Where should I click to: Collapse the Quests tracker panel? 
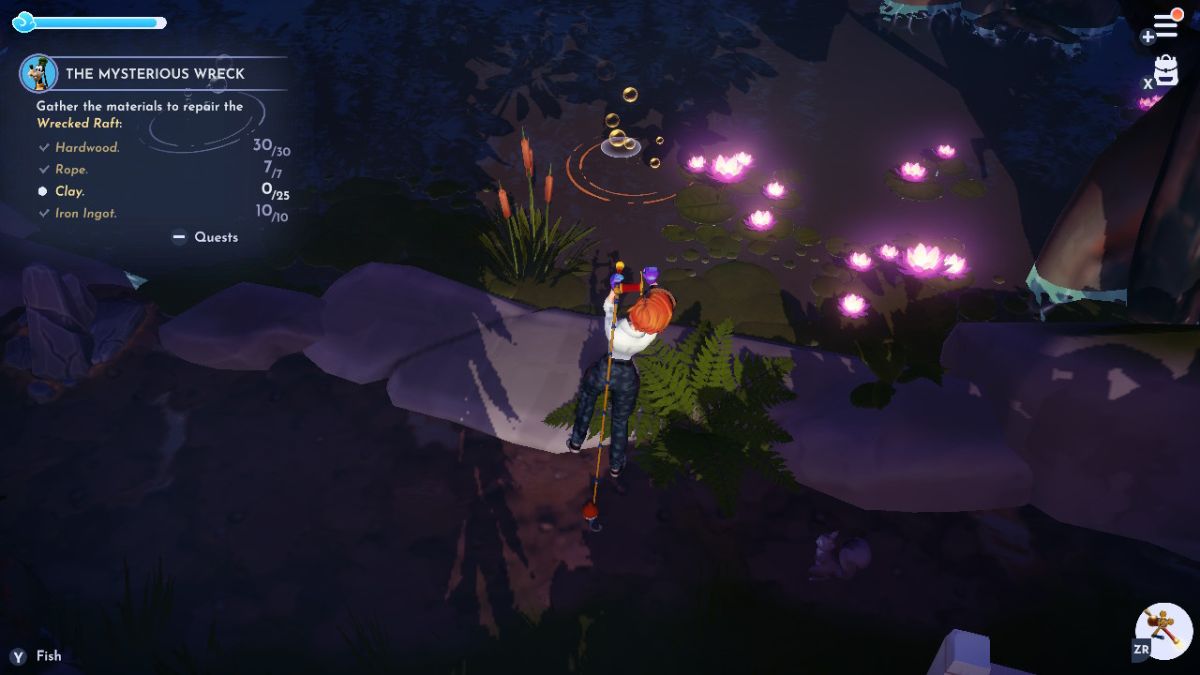point(206,237)
